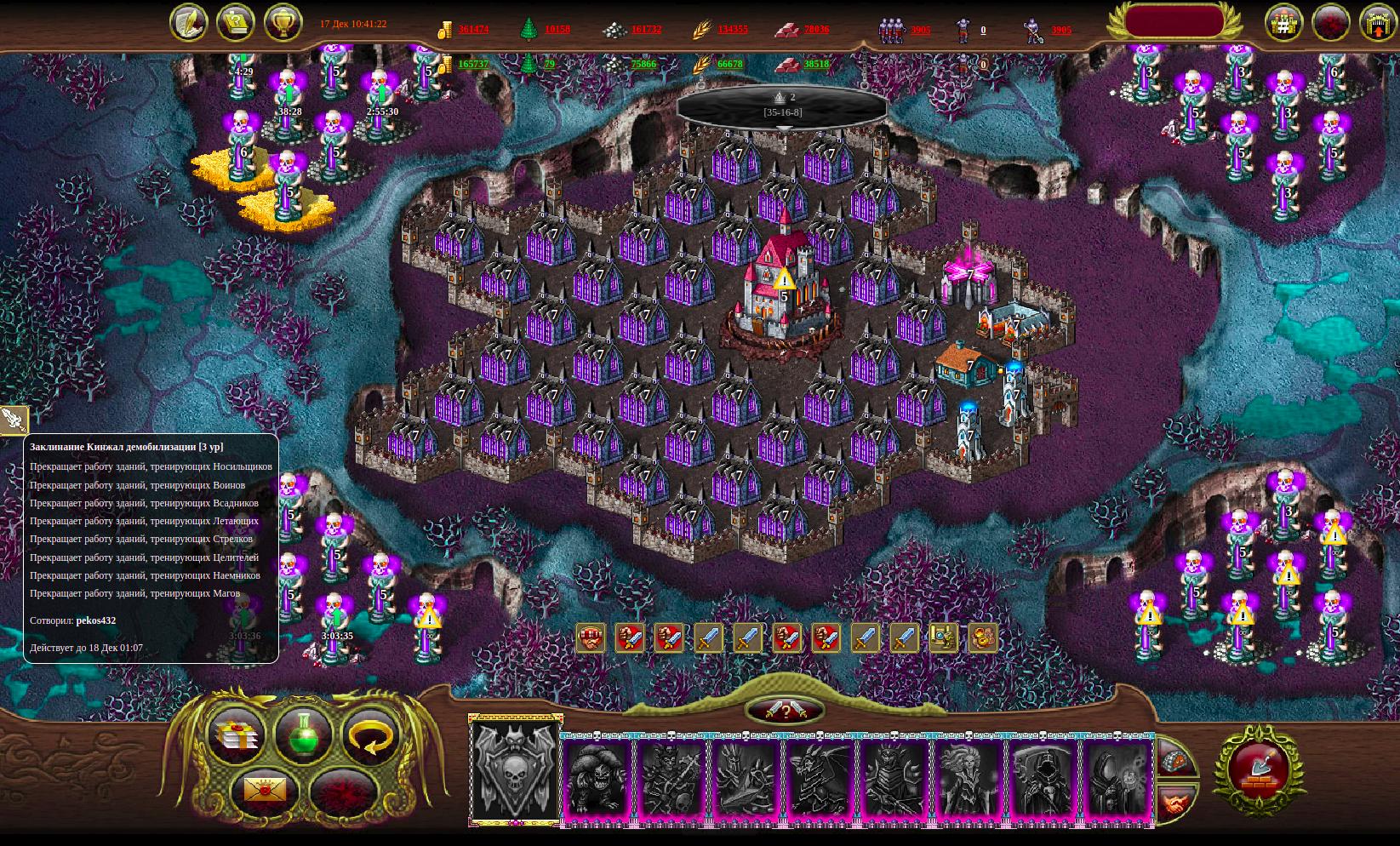Click the red laurel-wreathed banner
Screen dimensions: 1400x846
[1174, 22]
